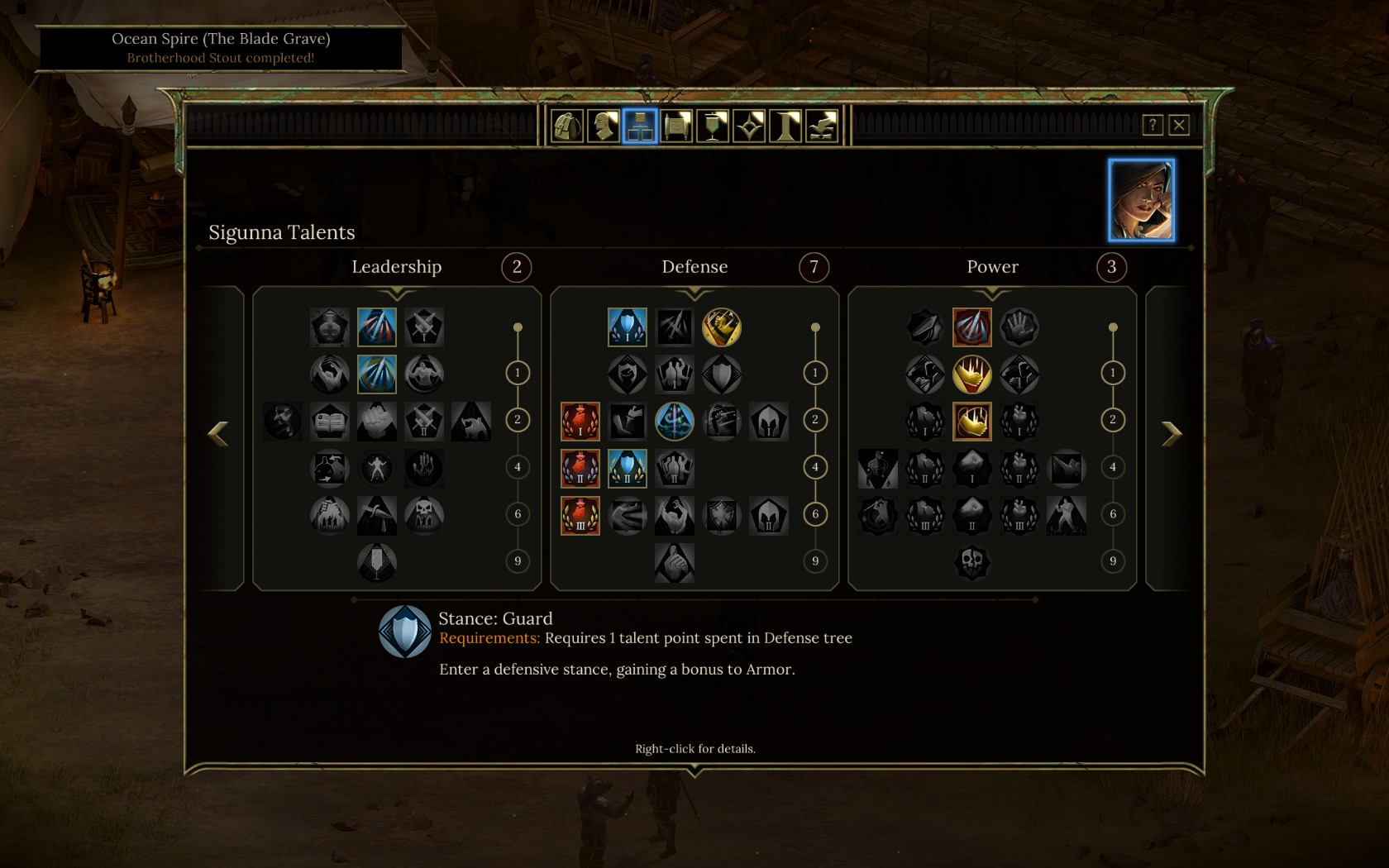This screenshot has height=868, width=1389.
Task: Show previous talent trees with left arrow
Action: (218, 433)
